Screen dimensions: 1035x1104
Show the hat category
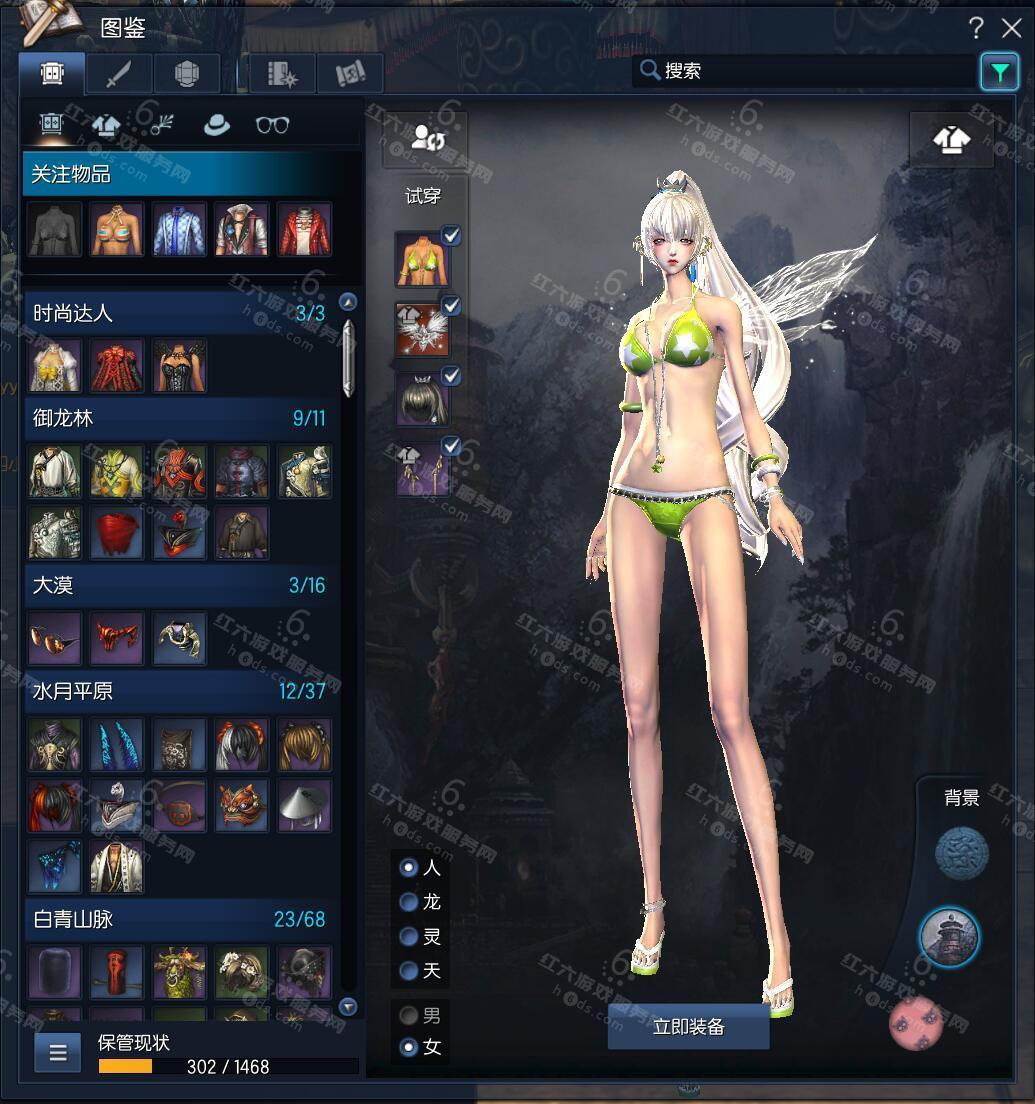click(x=215, y=125)
